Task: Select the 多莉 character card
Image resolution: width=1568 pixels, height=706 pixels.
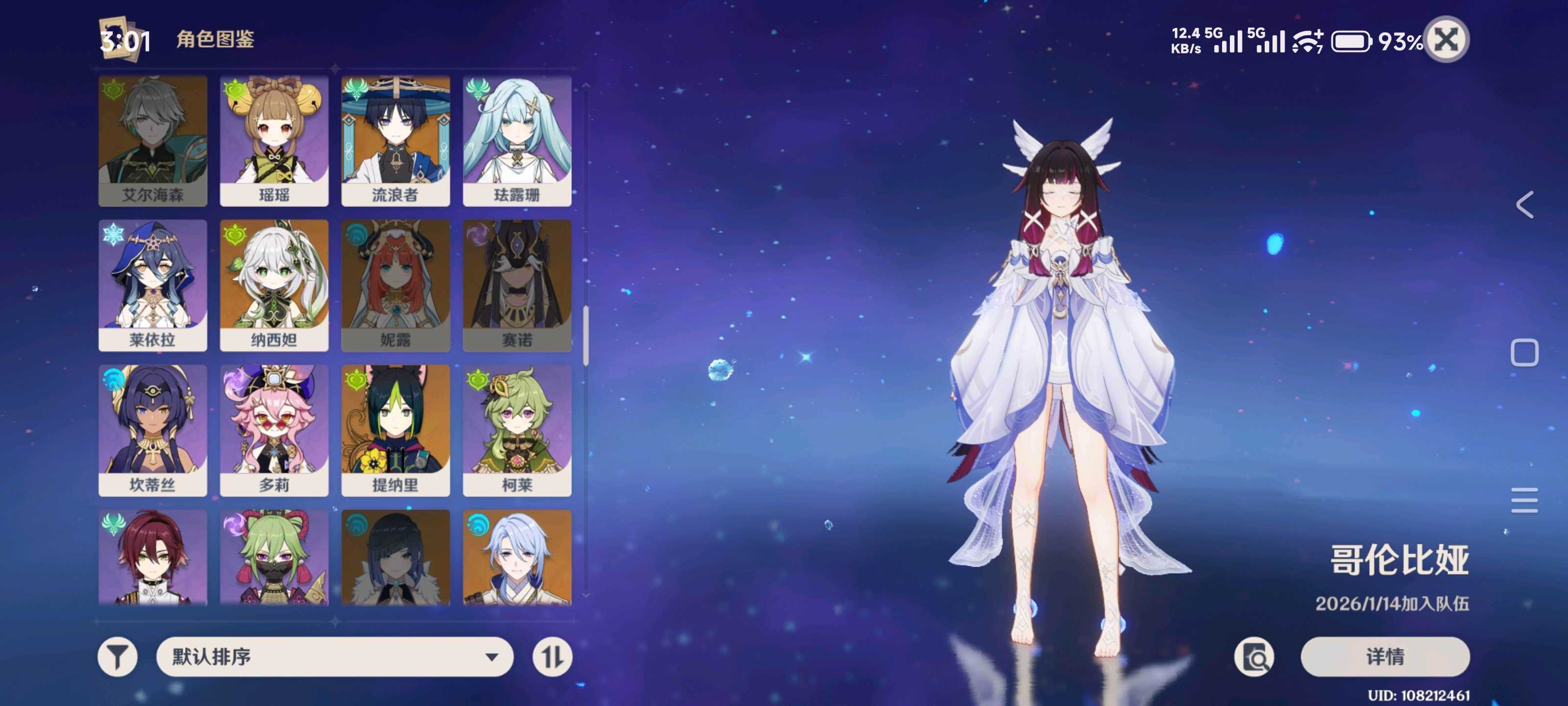Action: tap(274, 430)
